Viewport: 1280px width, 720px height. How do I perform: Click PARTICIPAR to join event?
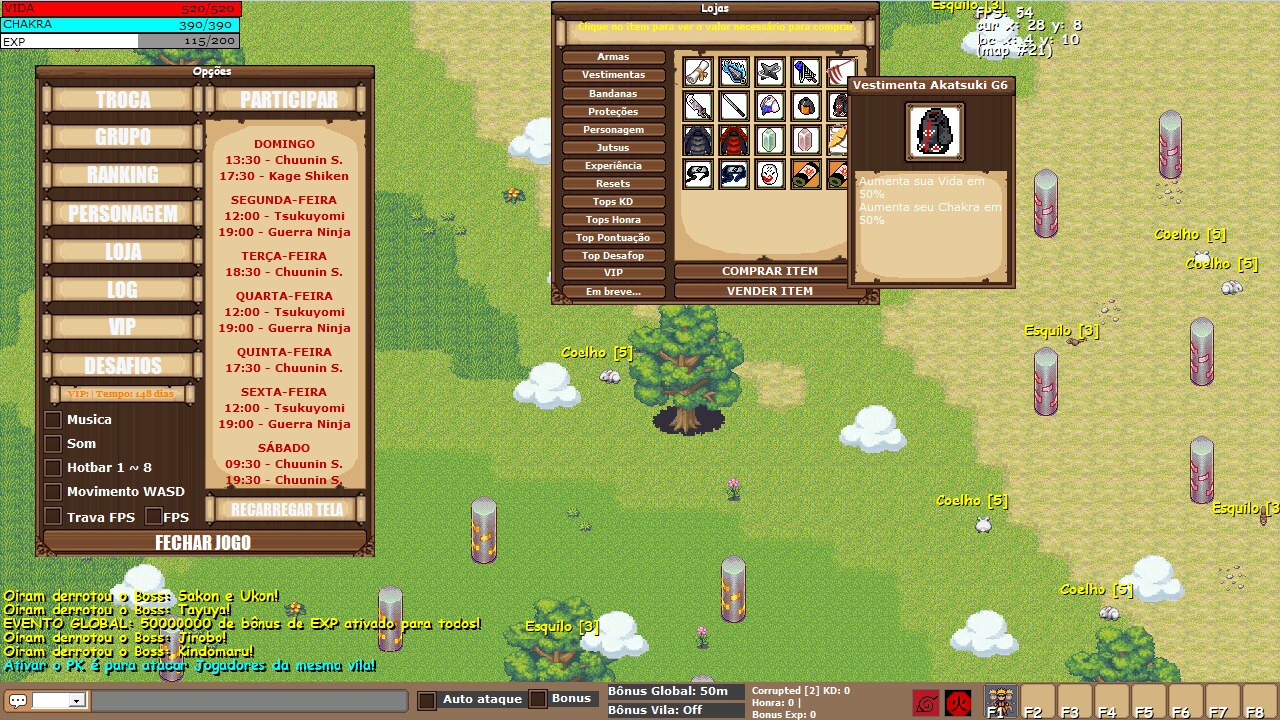pyautogui.click(x=288, y=100)
